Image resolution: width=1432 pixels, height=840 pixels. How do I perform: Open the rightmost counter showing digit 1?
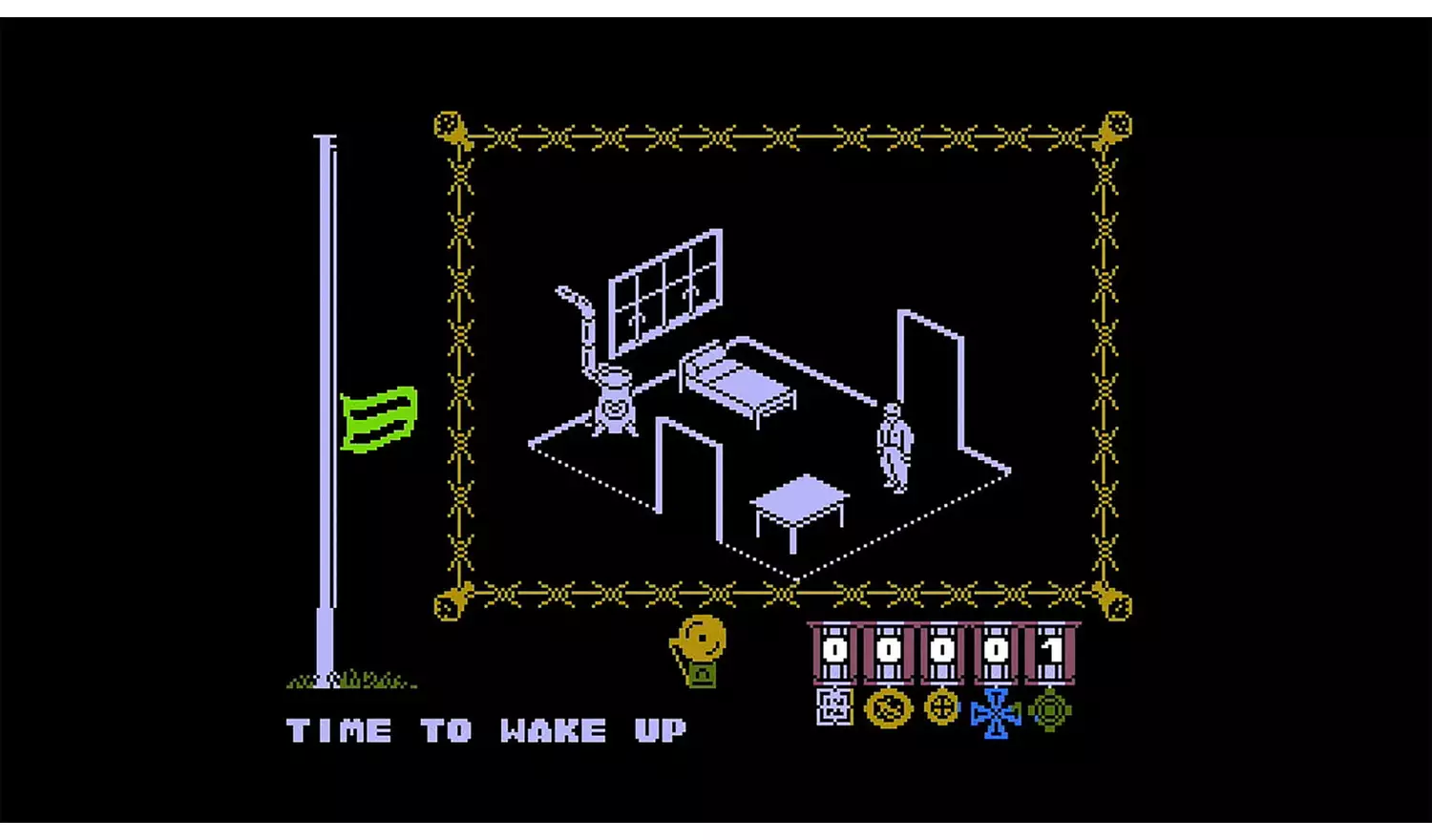coord(1048,649)
